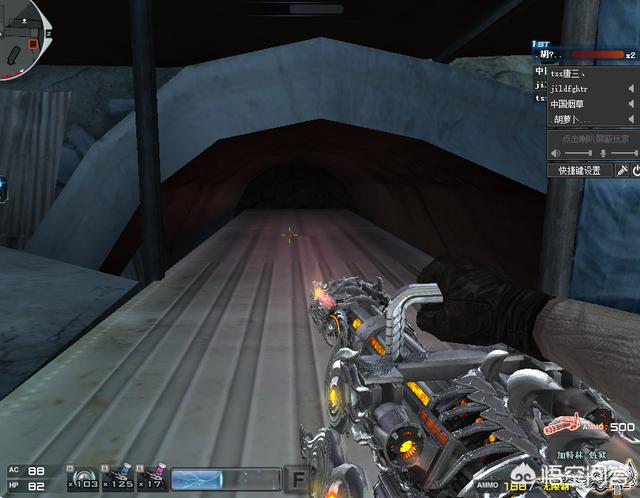Use the blue vial item x125
The height and width of the screenshot is (498, 640).
(x=118, y=477)
